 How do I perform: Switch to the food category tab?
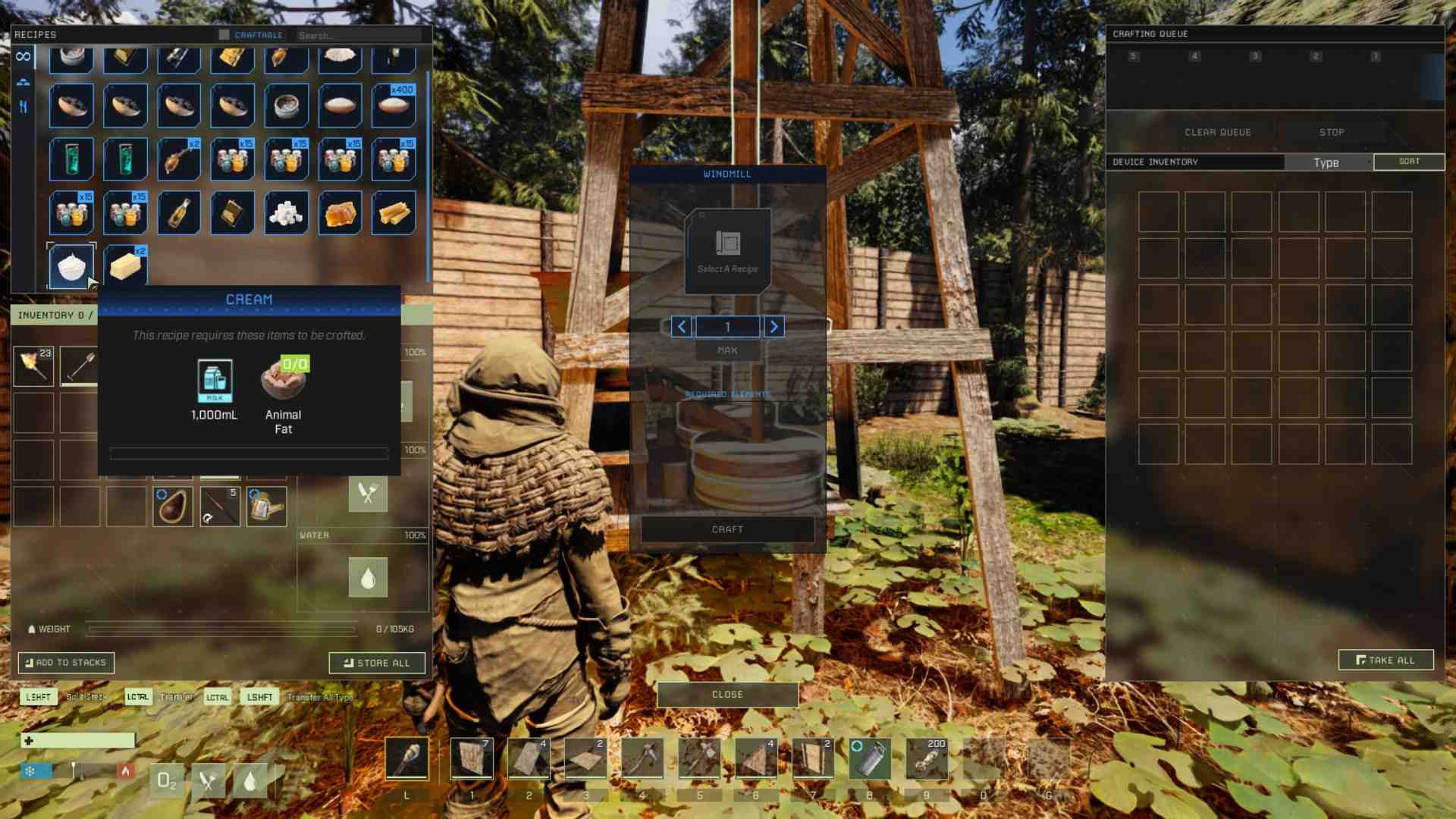click(24, 106)
